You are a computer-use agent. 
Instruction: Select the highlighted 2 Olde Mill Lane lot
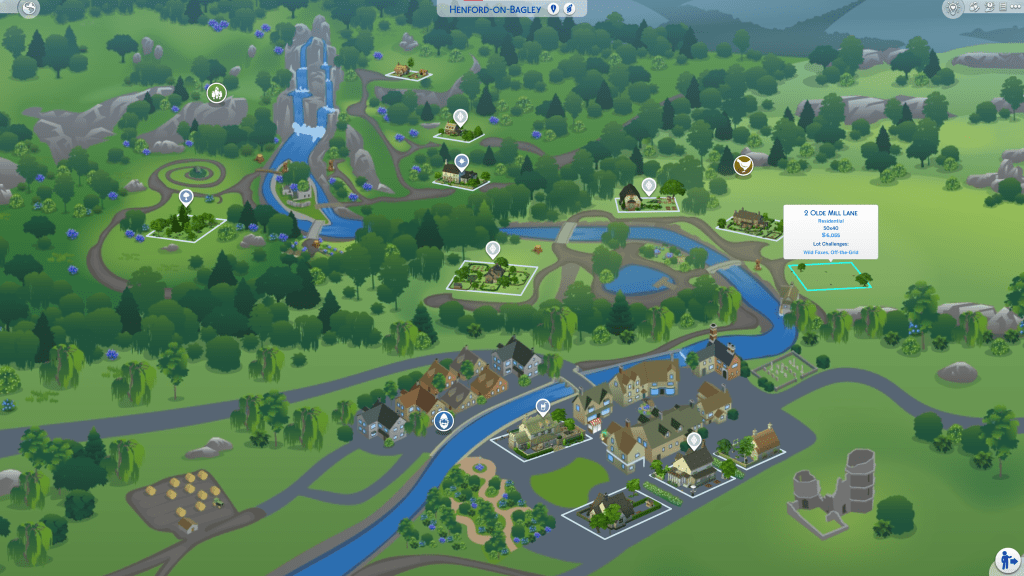click(x=829, y=275)
